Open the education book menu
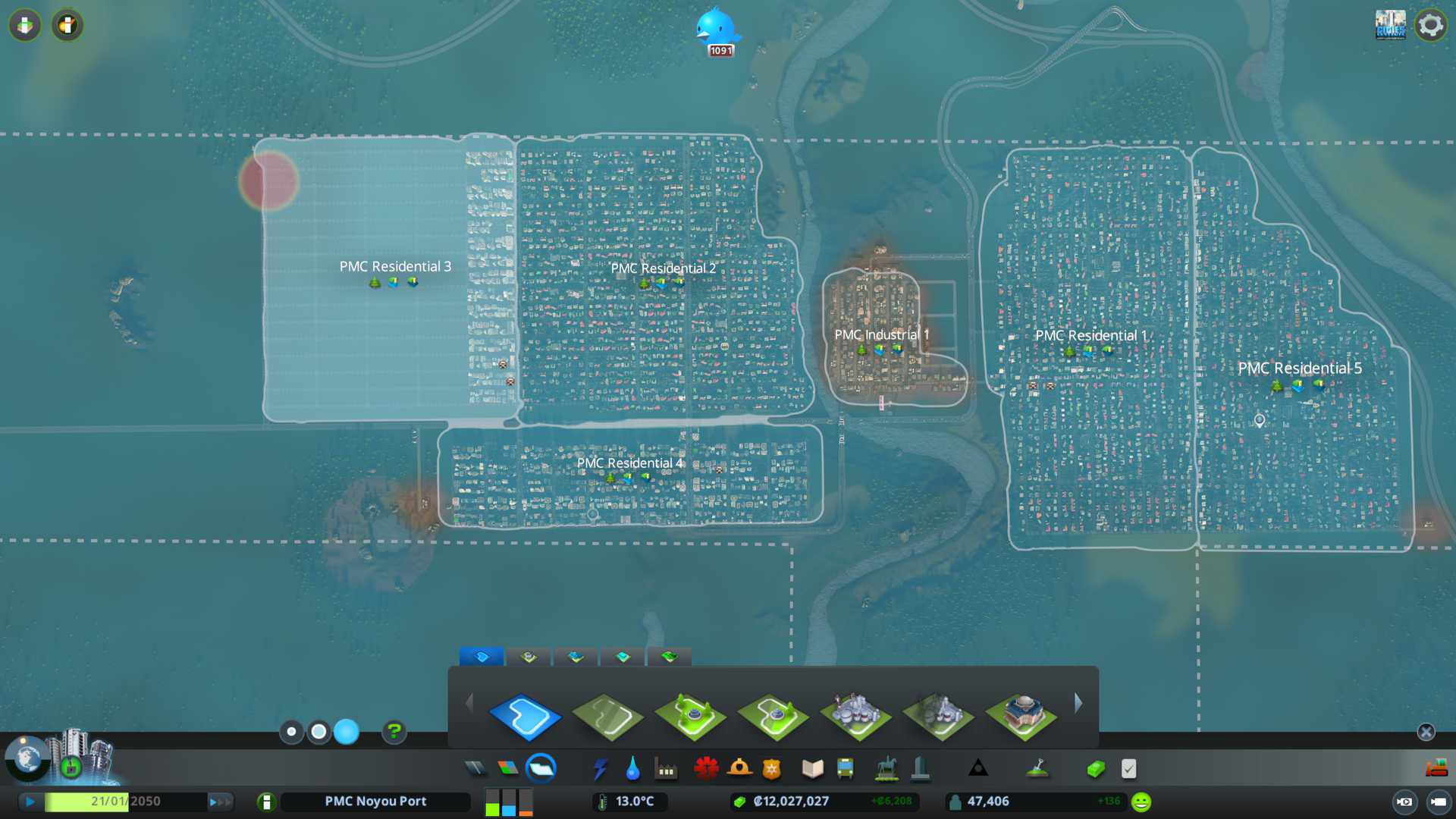Image resolution: width=1456 pixels, height=819 pixels. point(812,769)
